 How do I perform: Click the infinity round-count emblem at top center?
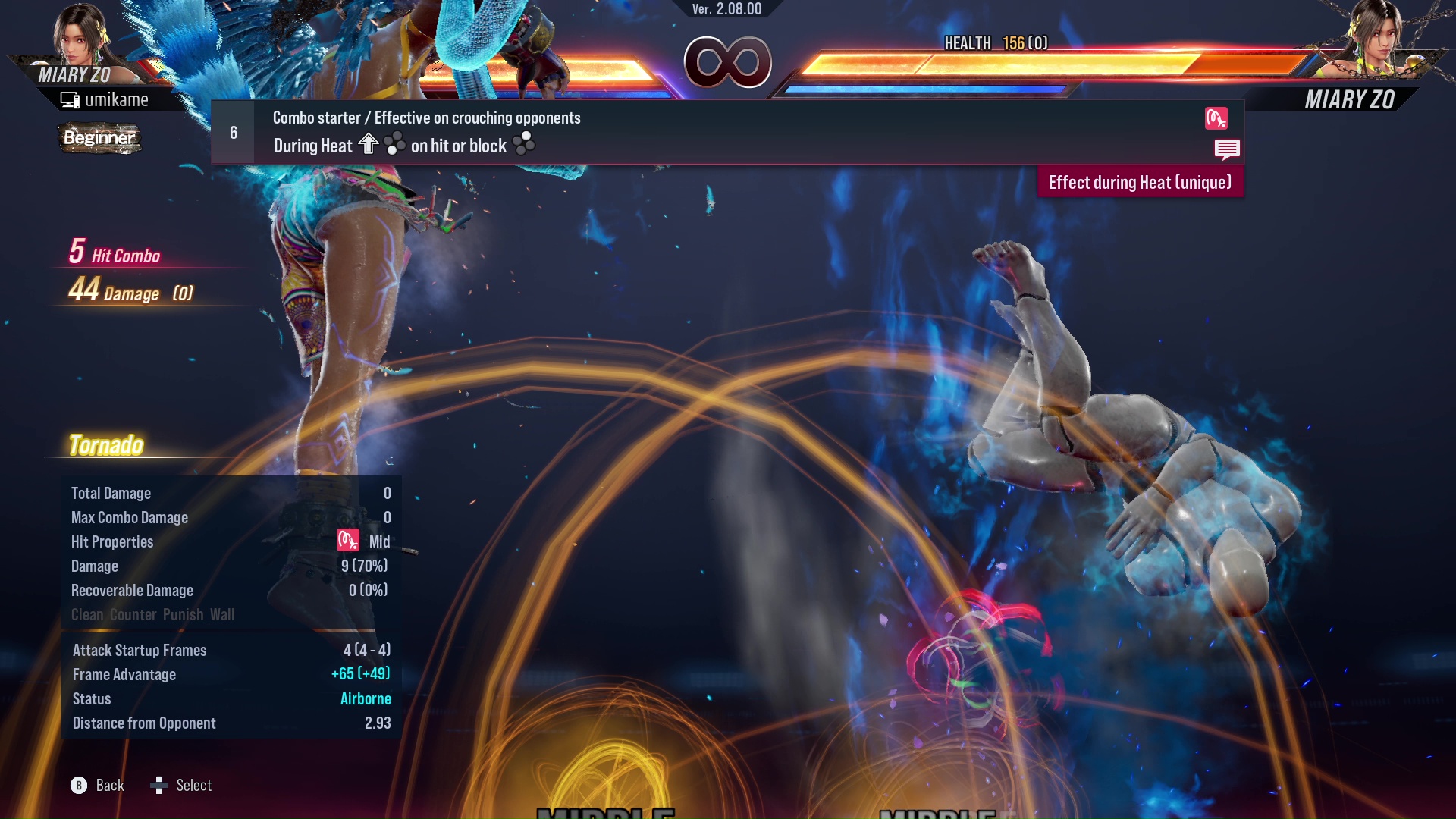coord(729,63)
